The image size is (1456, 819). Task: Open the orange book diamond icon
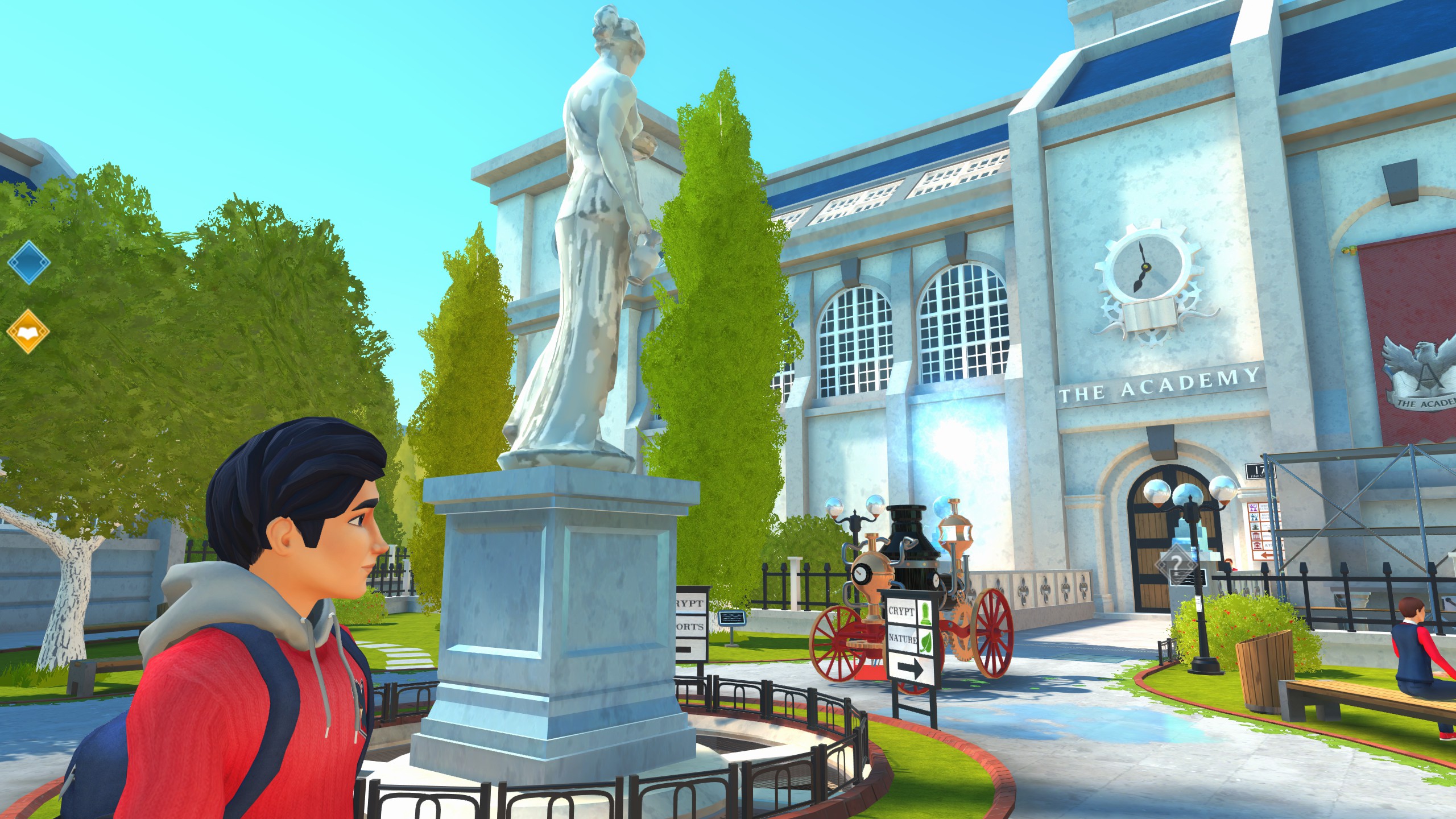pyautogui.click(x=28, y=331)
